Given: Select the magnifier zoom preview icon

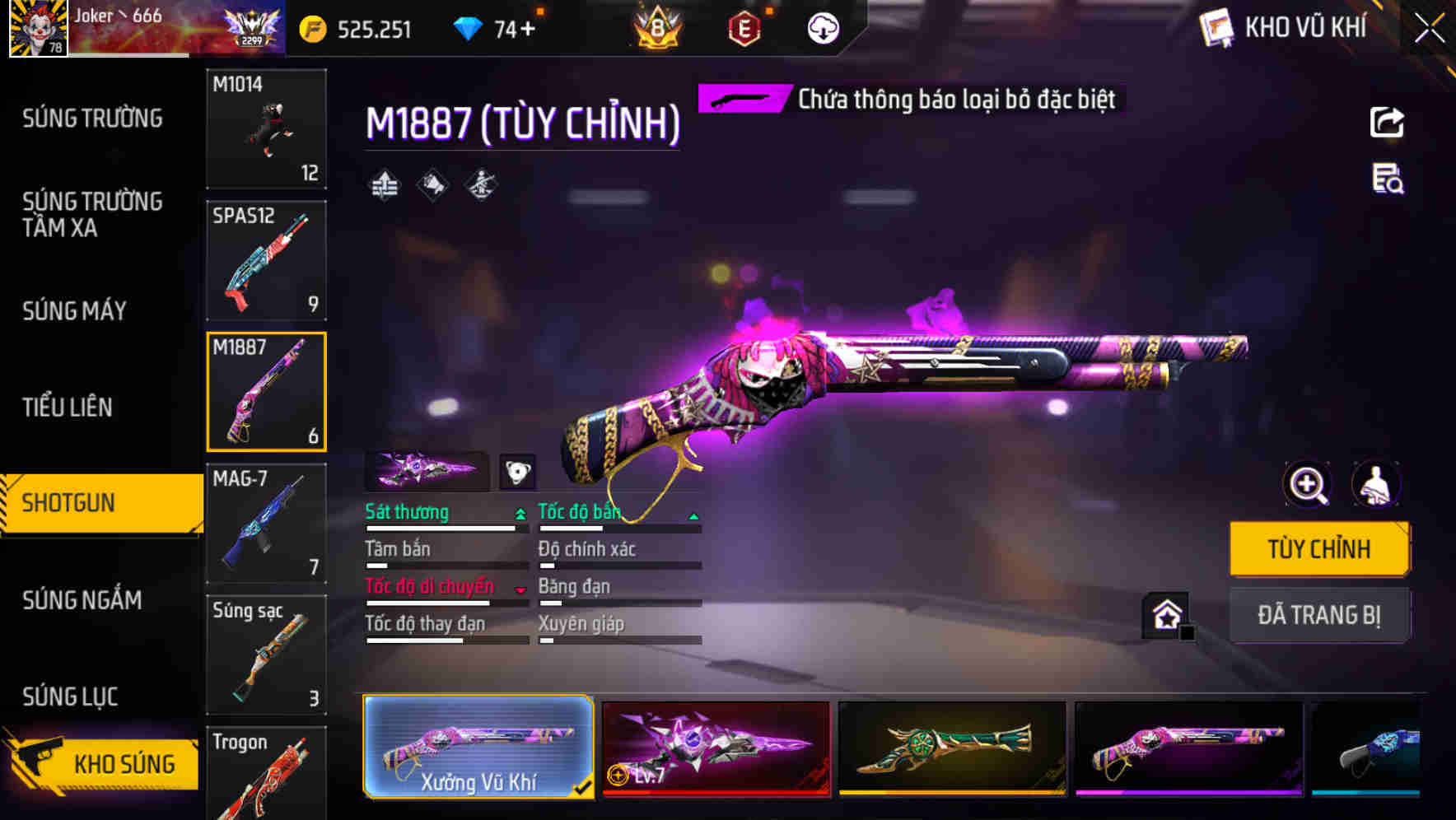Looking at the screenshot, I should (1308, 484).
